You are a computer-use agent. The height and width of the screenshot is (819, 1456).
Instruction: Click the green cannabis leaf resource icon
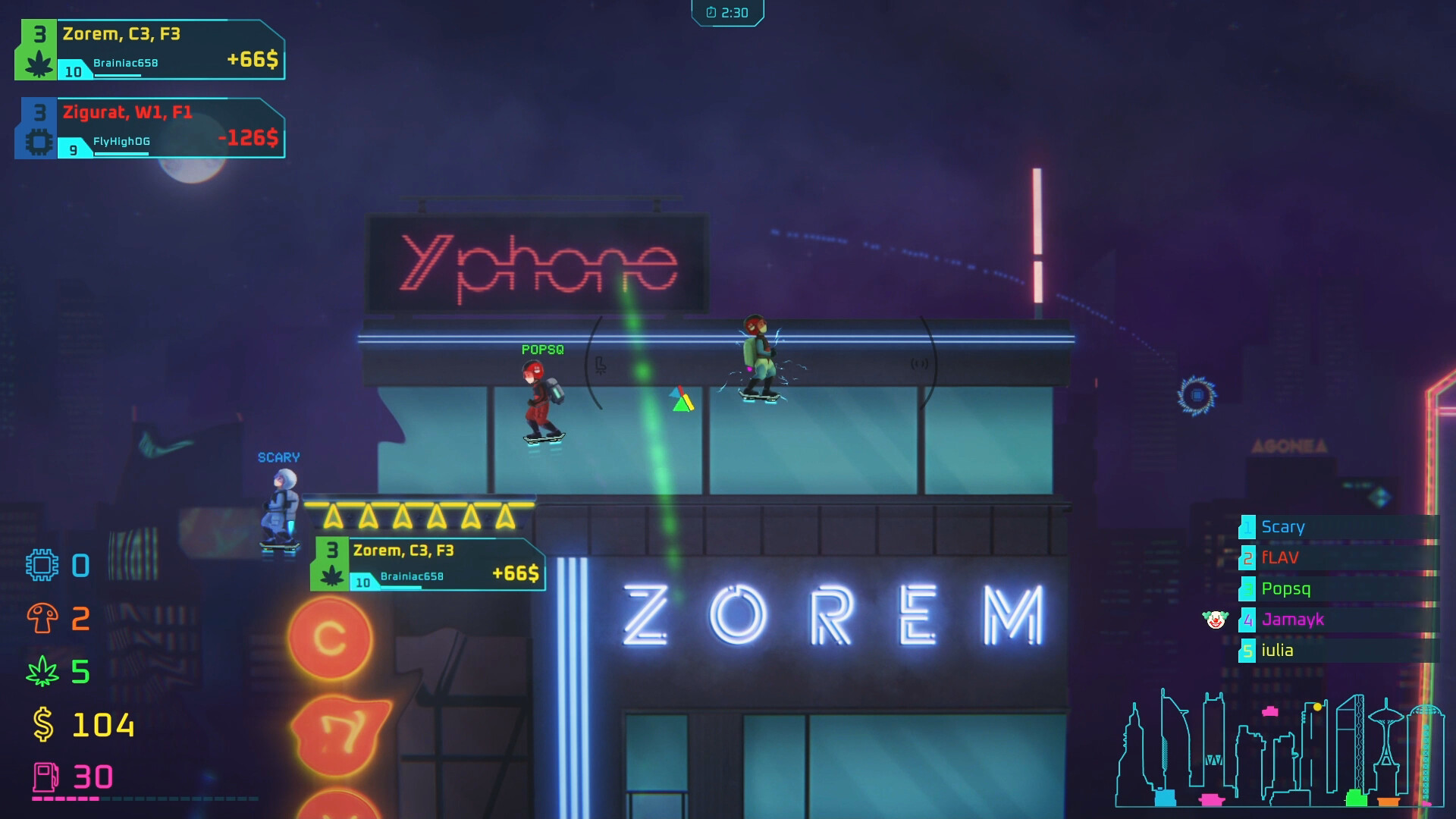pos(44,671)
